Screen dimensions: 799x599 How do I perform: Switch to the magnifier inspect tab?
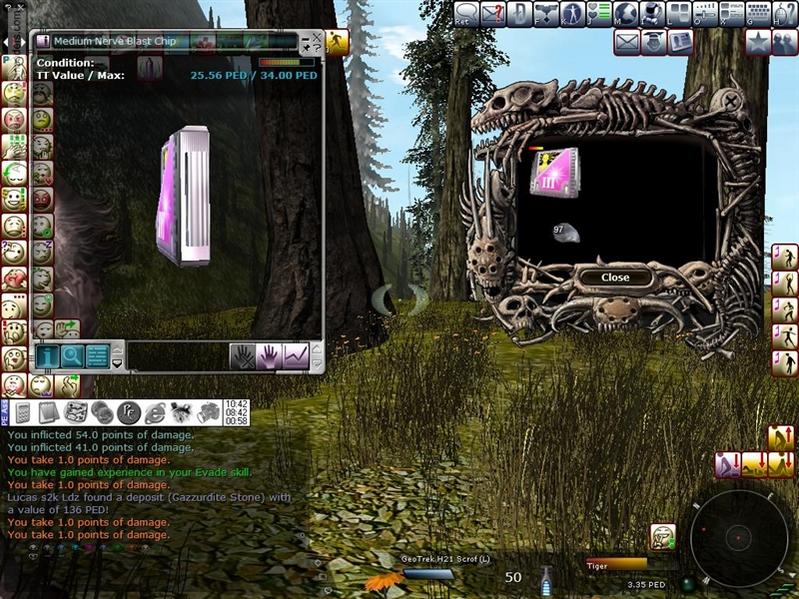(72, 355)
